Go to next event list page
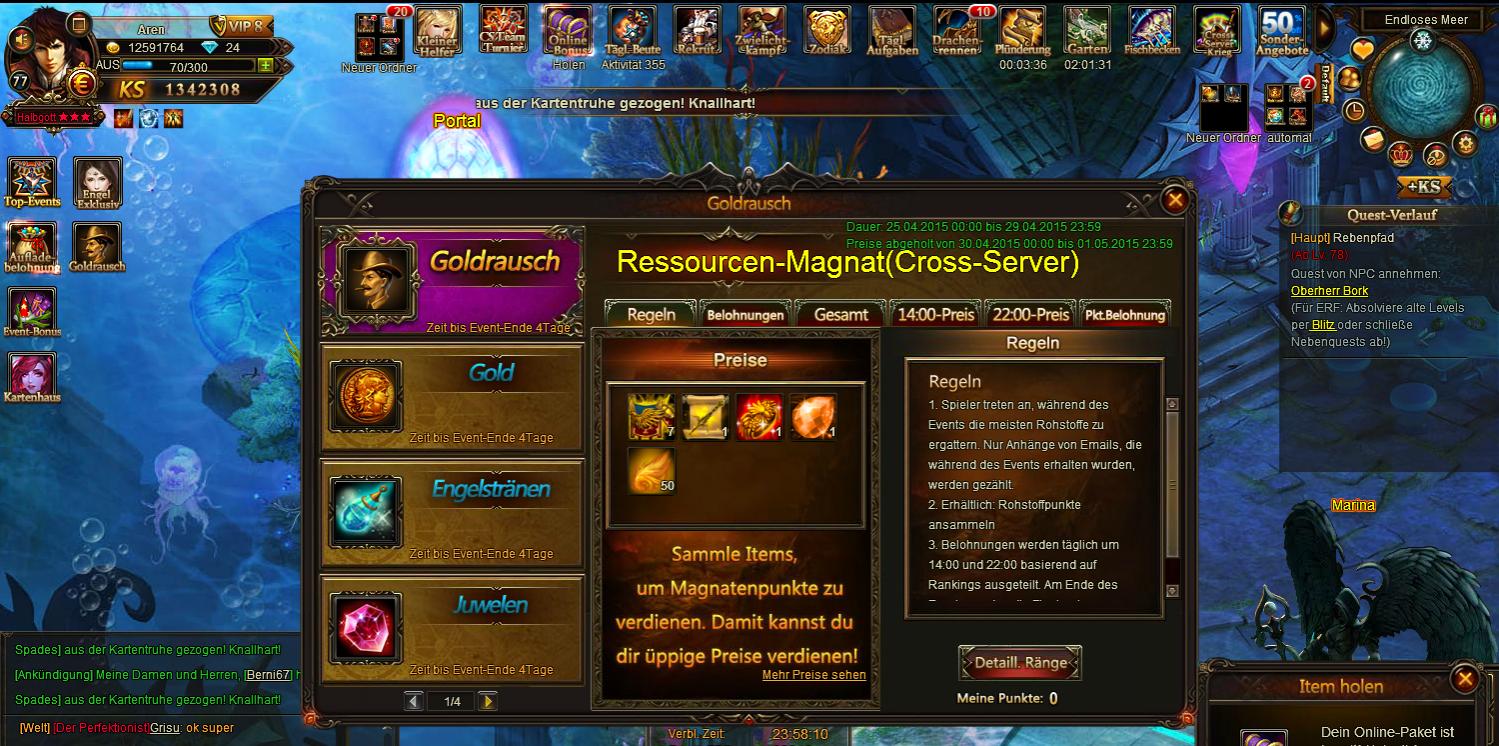 (487, 702)
